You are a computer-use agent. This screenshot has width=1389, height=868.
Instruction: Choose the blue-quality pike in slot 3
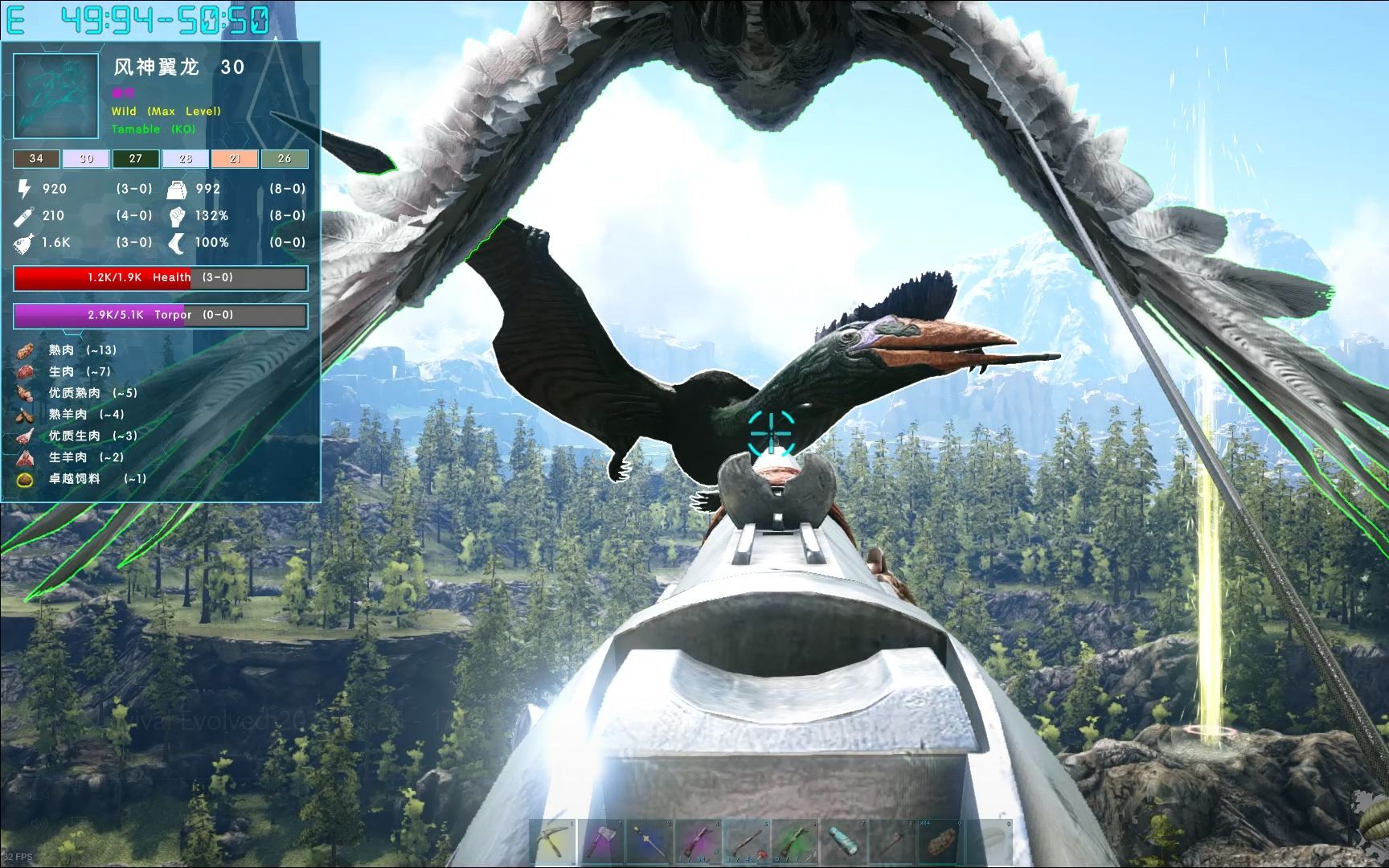pyautogui.click(x=650, y=842)
